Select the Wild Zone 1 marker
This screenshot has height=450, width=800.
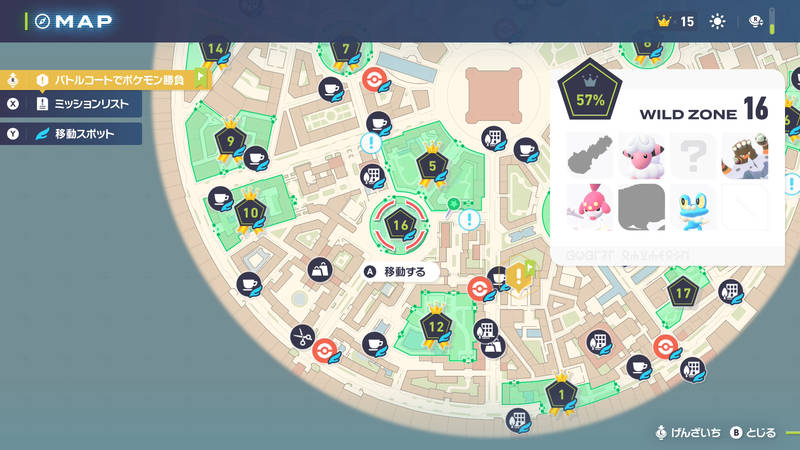[x=560, y=394]
